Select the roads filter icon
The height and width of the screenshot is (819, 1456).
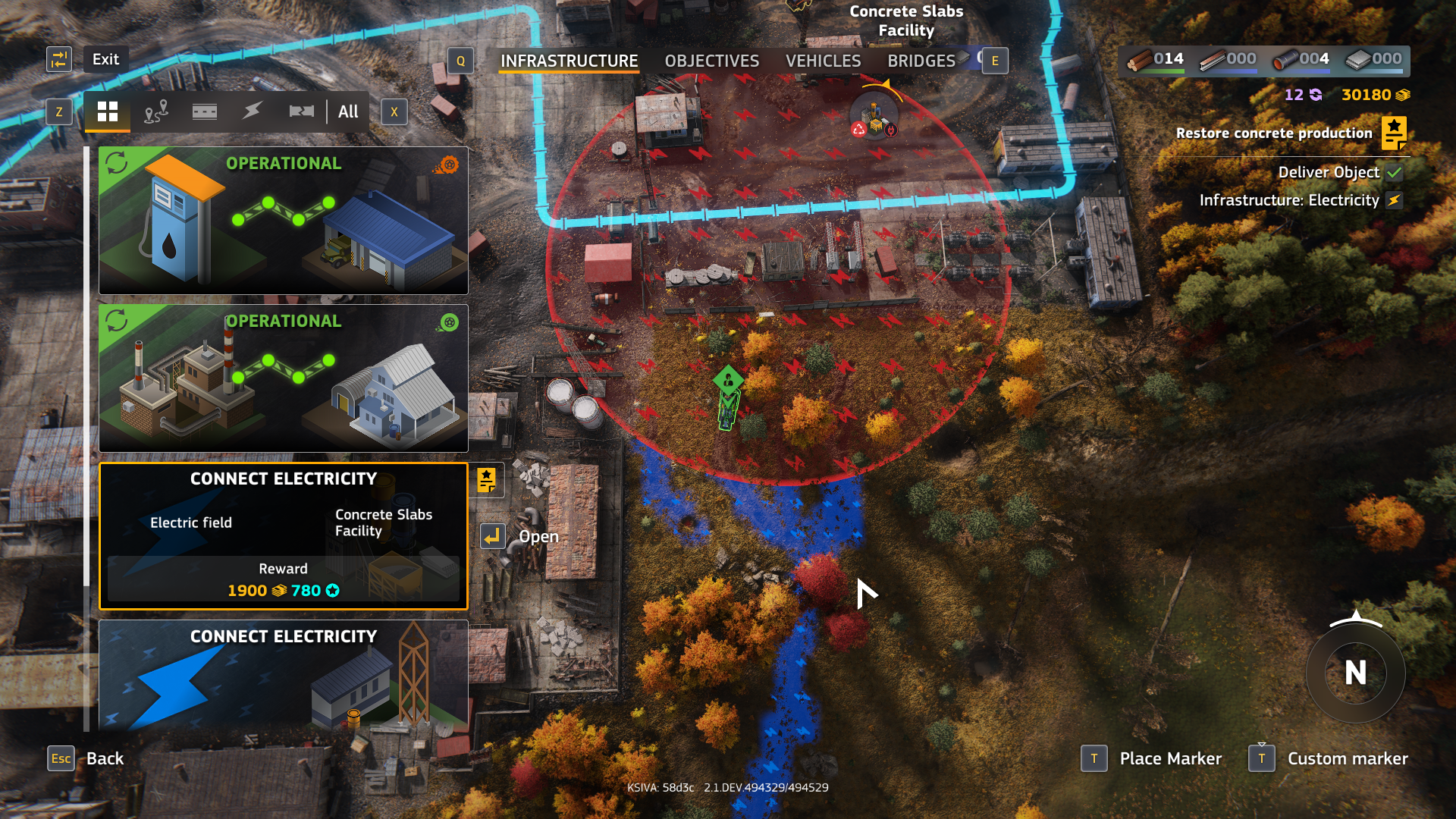(x=203, y=111)
